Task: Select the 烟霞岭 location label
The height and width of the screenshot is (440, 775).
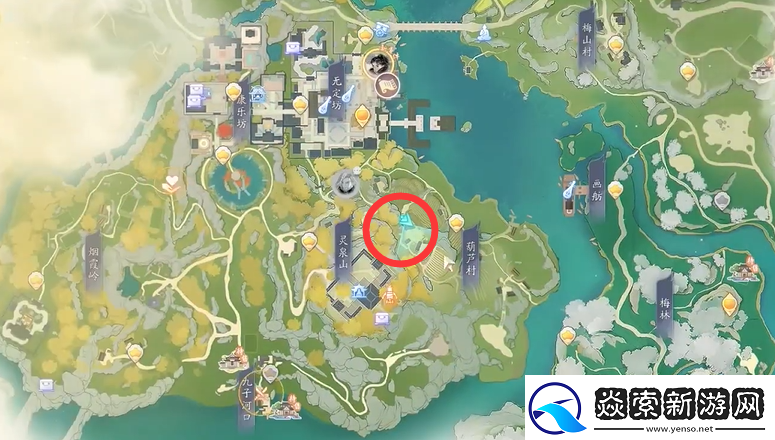Action: (x=93, y=258)
